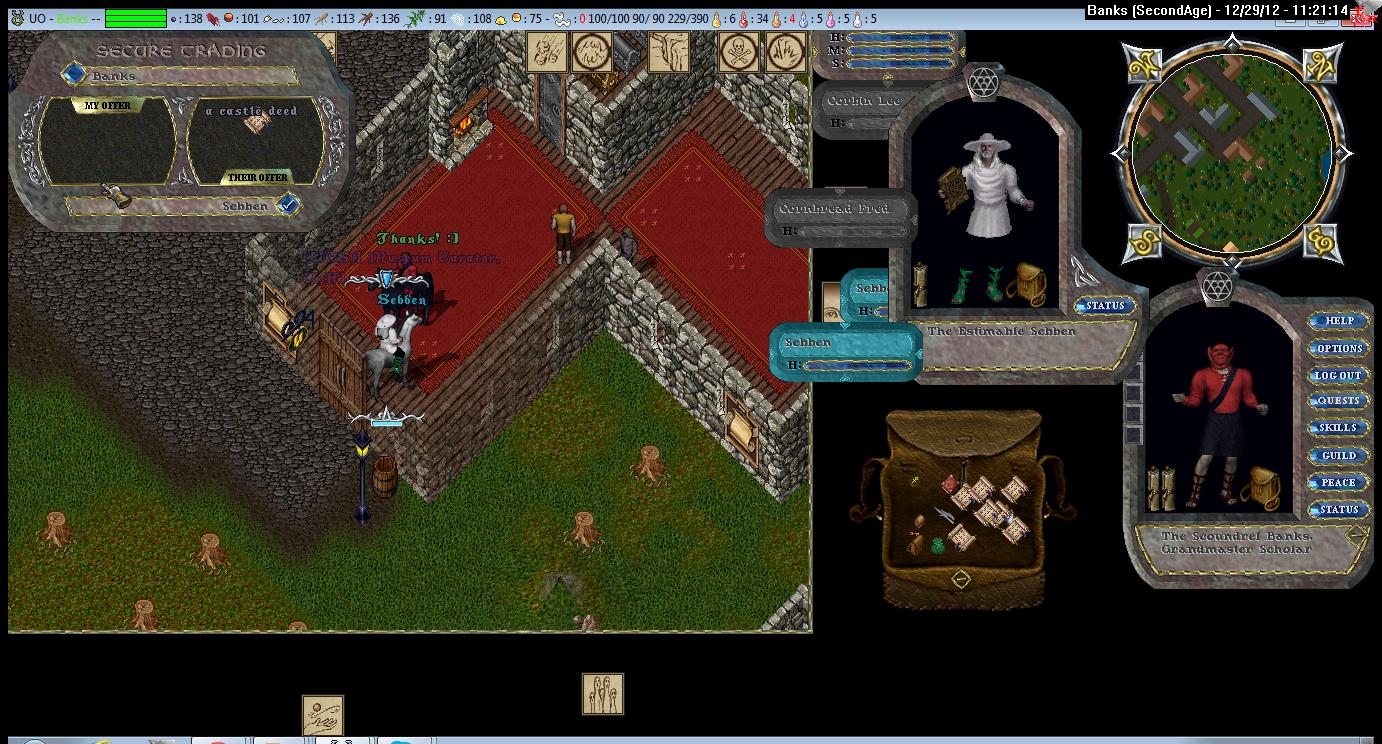Viewport: 1382px width, 744px height.
Task: Select the Cornbread Fred health bar
Action: point(841,210)
